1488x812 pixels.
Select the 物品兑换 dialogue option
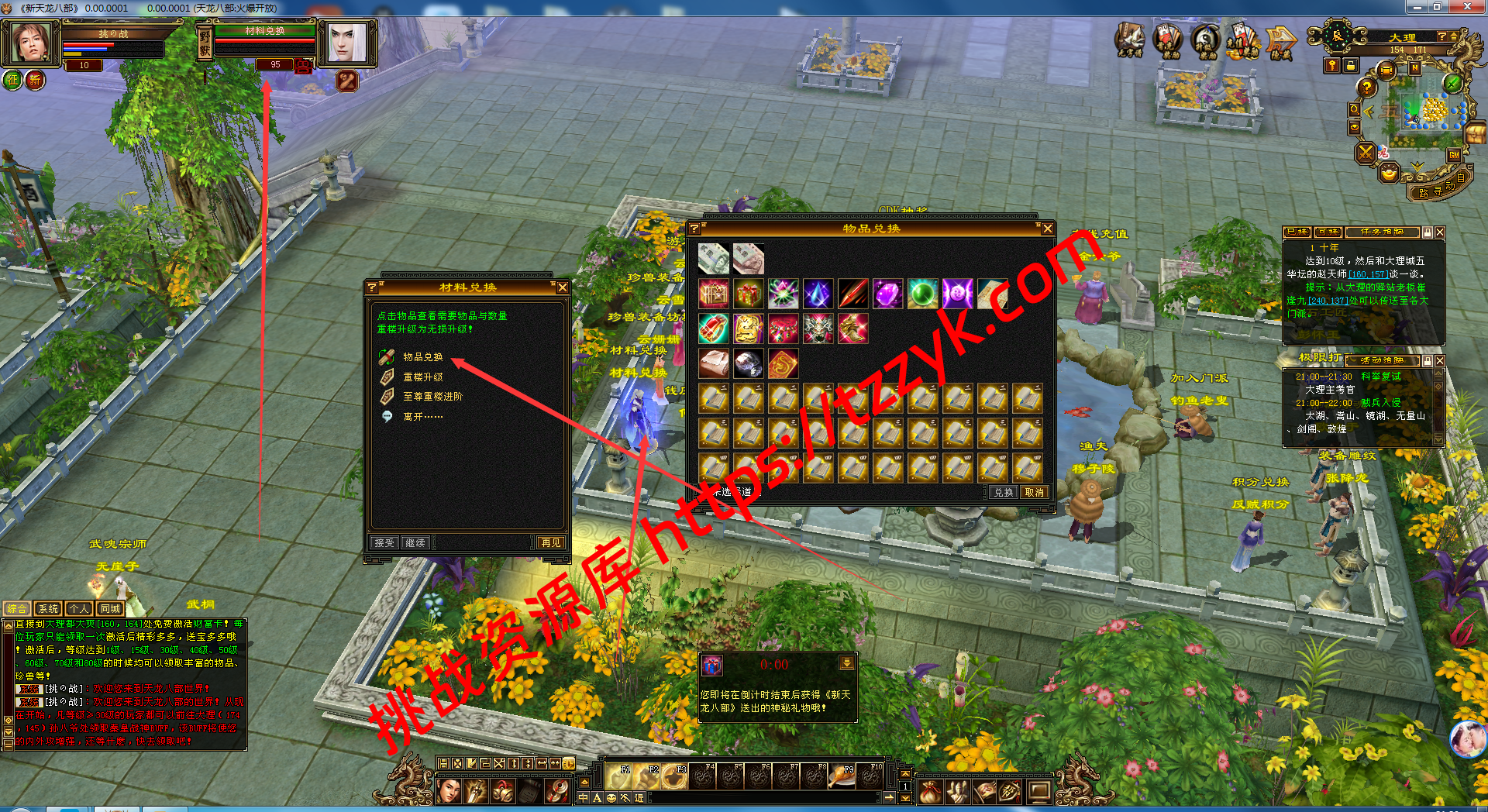pyautogui.click(x=422, y=357)
